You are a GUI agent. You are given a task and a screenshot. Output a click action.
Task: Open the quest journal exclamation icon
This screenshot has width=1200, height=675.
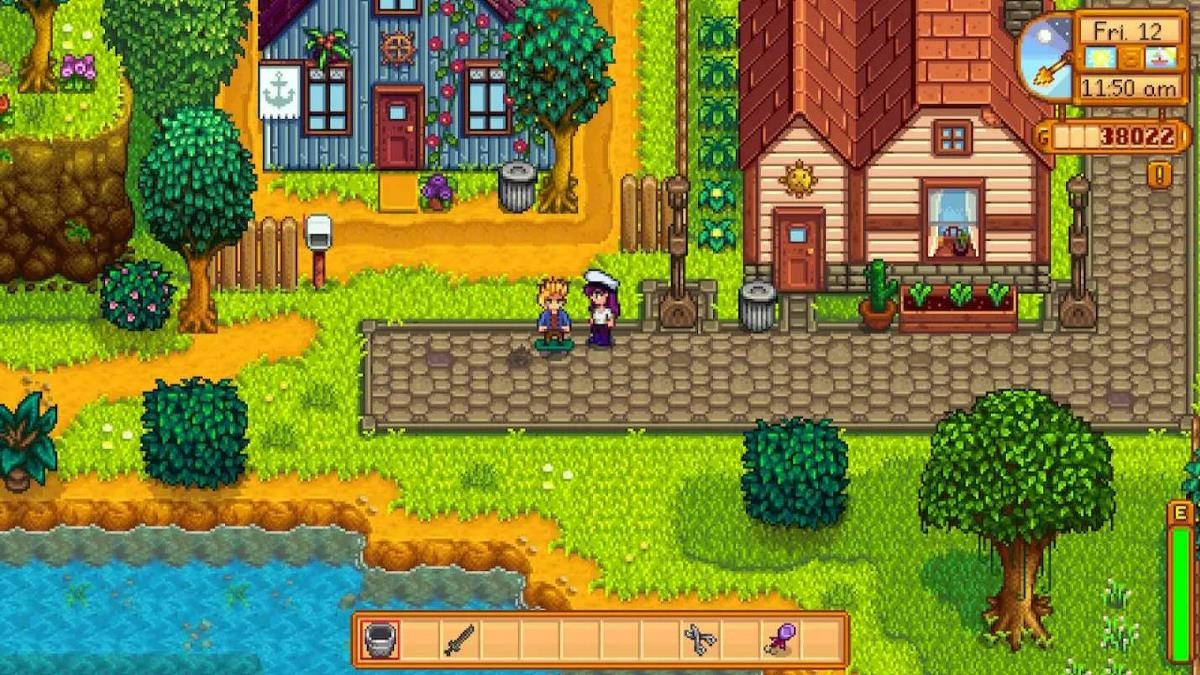[x=1160, y=175]
